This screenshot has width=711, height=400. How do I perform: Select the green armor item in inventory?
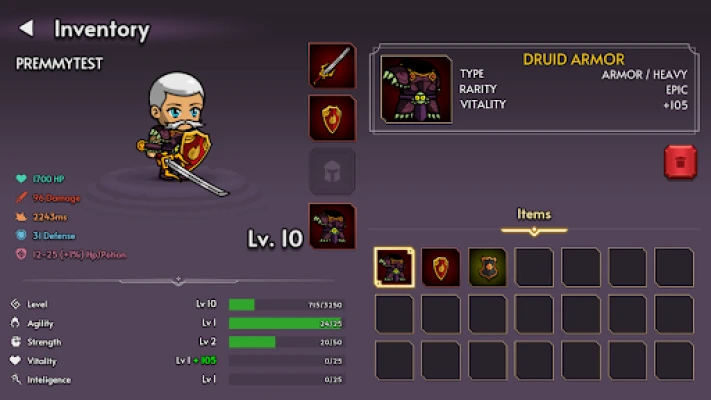pos(488,267)
